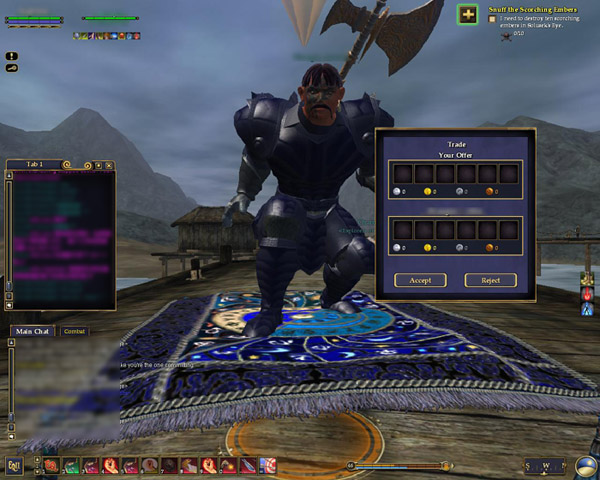Image resolution: width=600 pixels, height=480 pixels.
Task: Click the compass heading bar
Action: click(x=547, y=466)
